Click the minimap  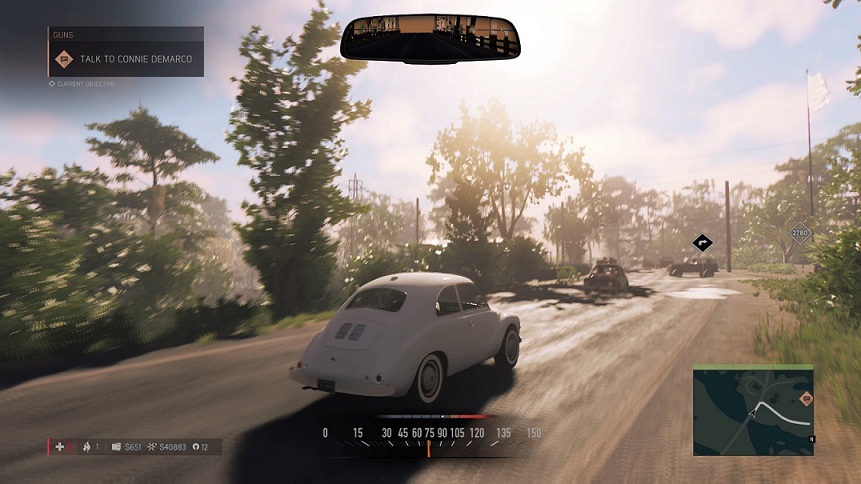point(753,410)
